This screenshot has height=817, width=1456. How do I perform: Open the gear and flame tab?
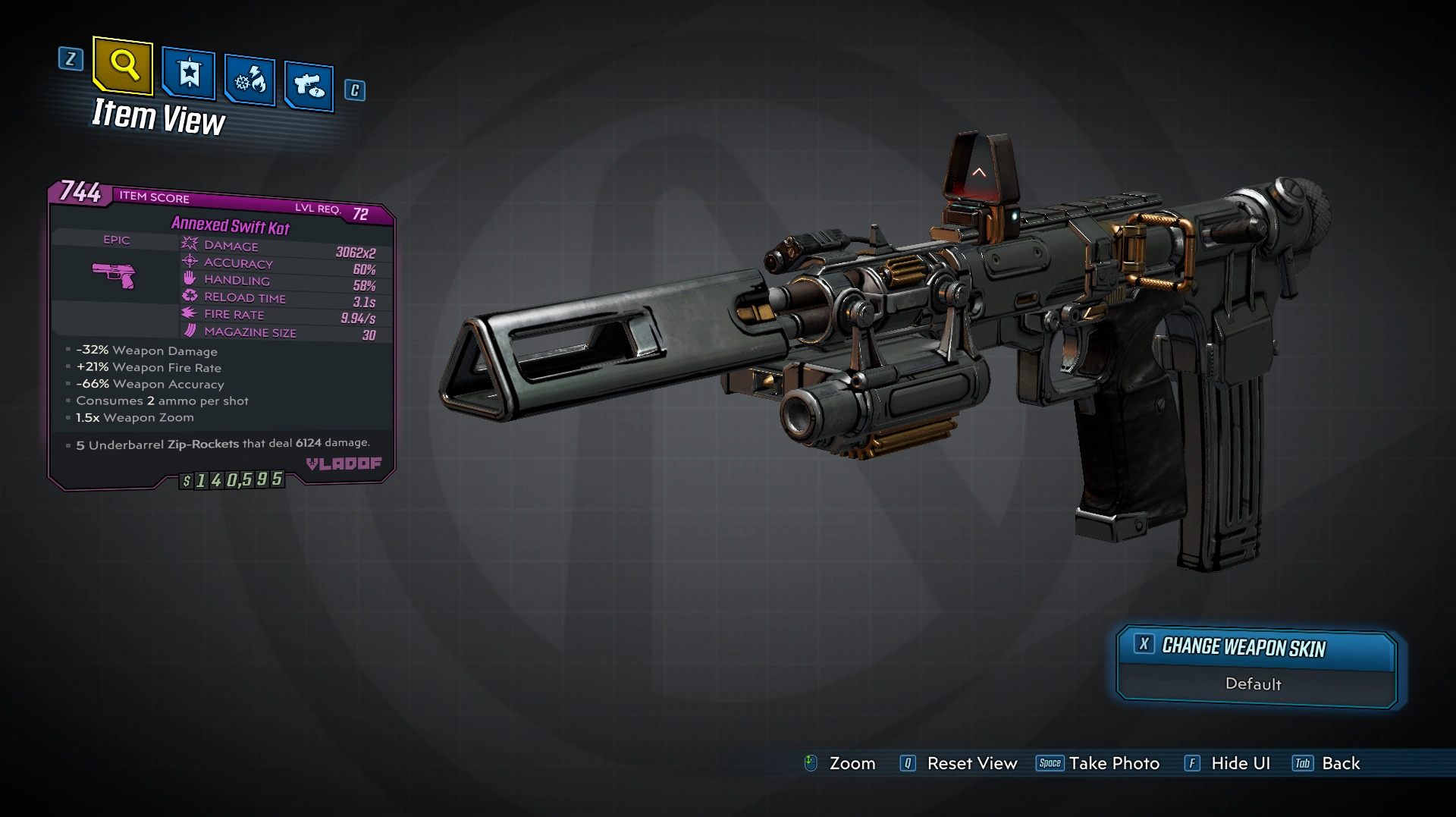coord(249,80)
